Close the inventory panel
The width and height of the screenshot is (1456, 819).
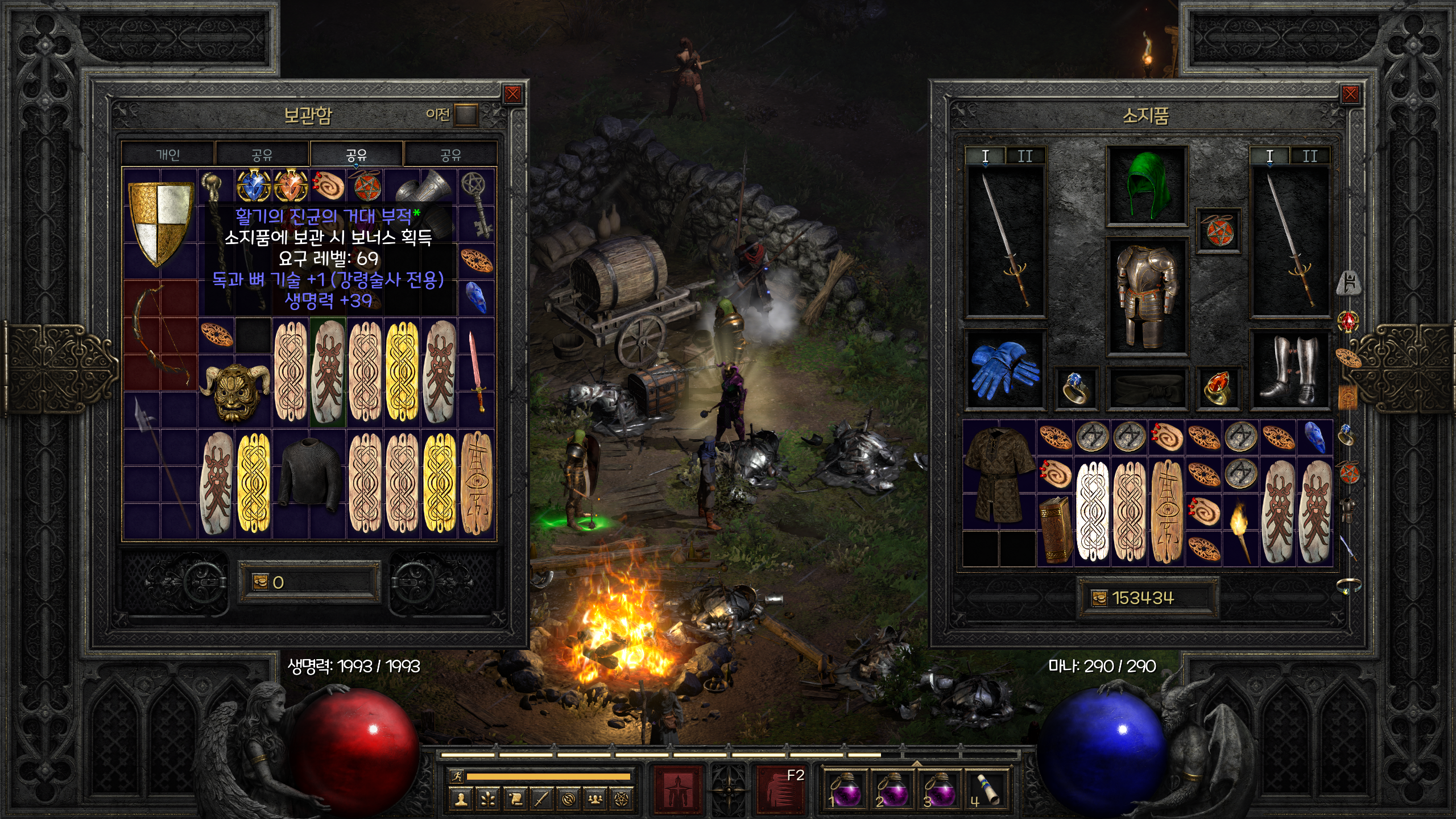1350,94
